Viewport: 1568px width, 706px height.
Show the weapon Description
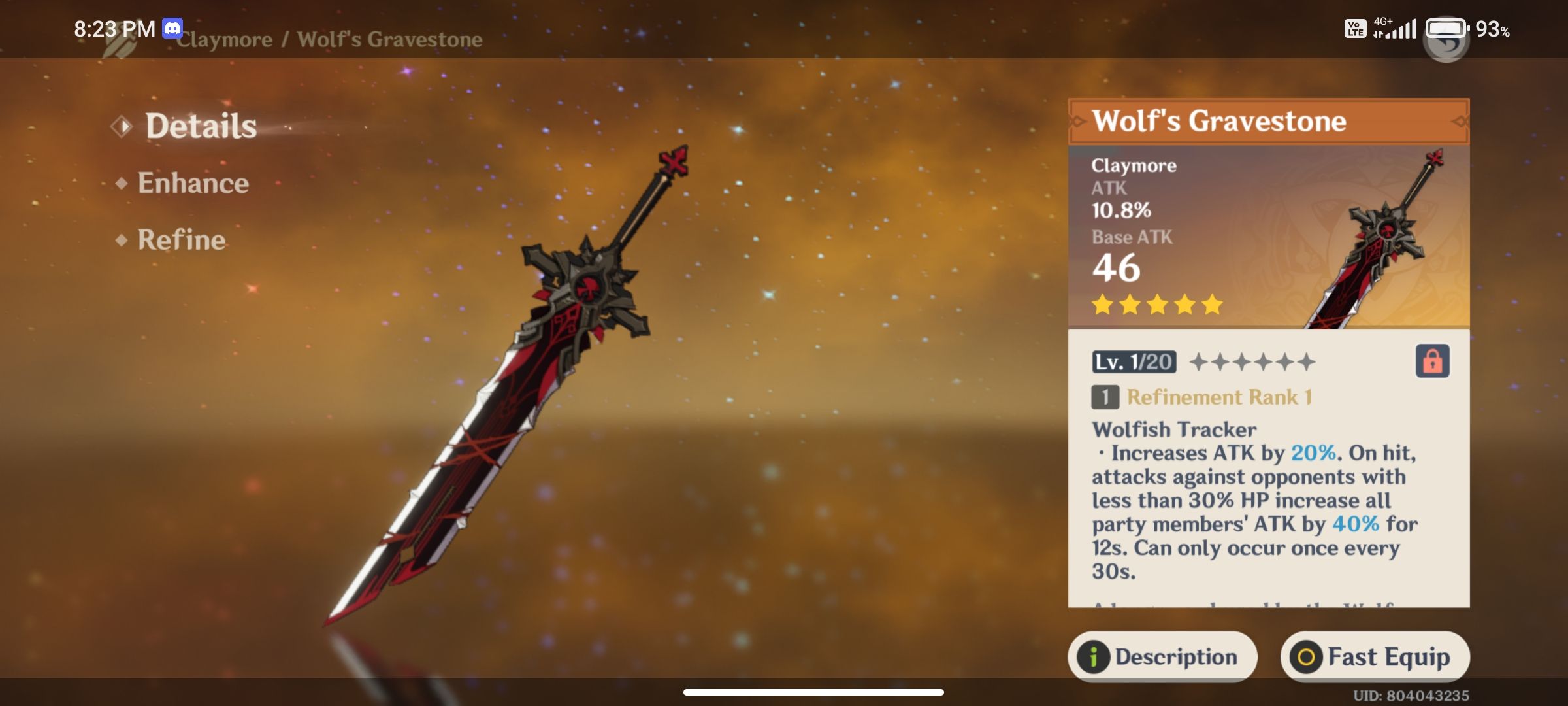pyautogui.click(x=1162, y=656)
